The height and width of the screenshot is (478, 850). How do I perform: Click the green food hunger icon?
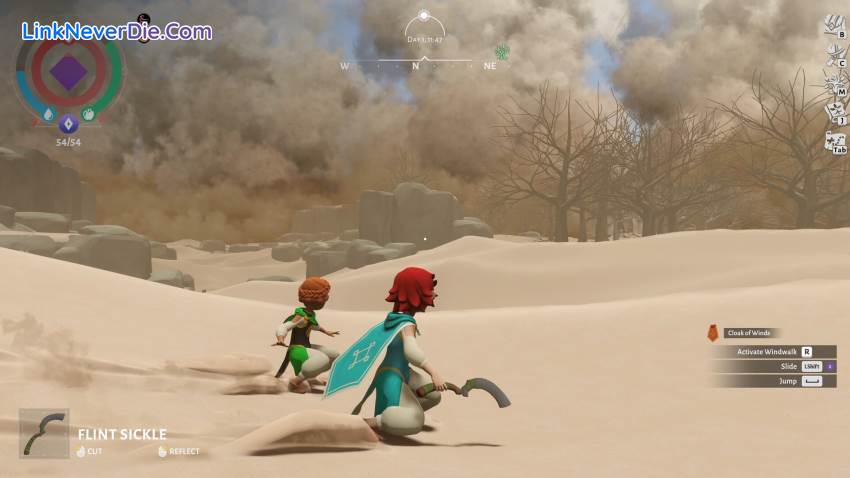[x=89, y=115]
